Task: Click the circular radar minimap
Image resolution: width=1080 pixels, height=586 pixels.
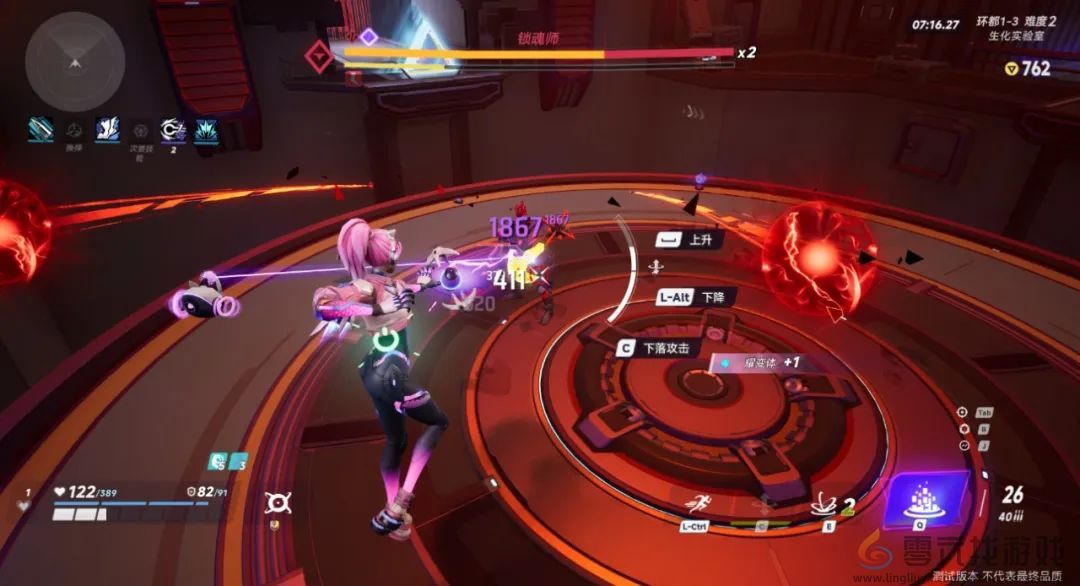Action: 75,62
